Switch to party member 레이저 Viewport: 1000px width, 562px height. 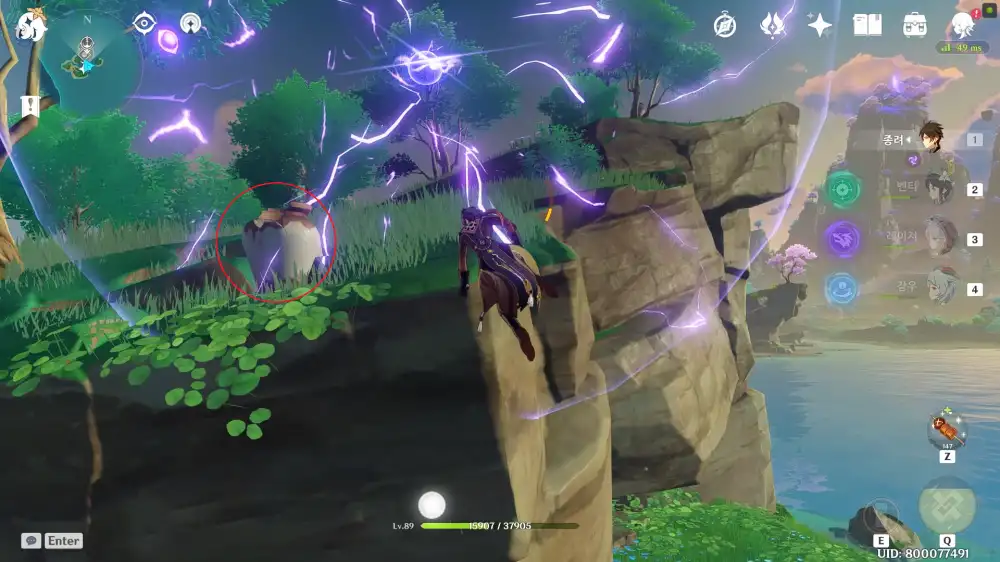938,239
